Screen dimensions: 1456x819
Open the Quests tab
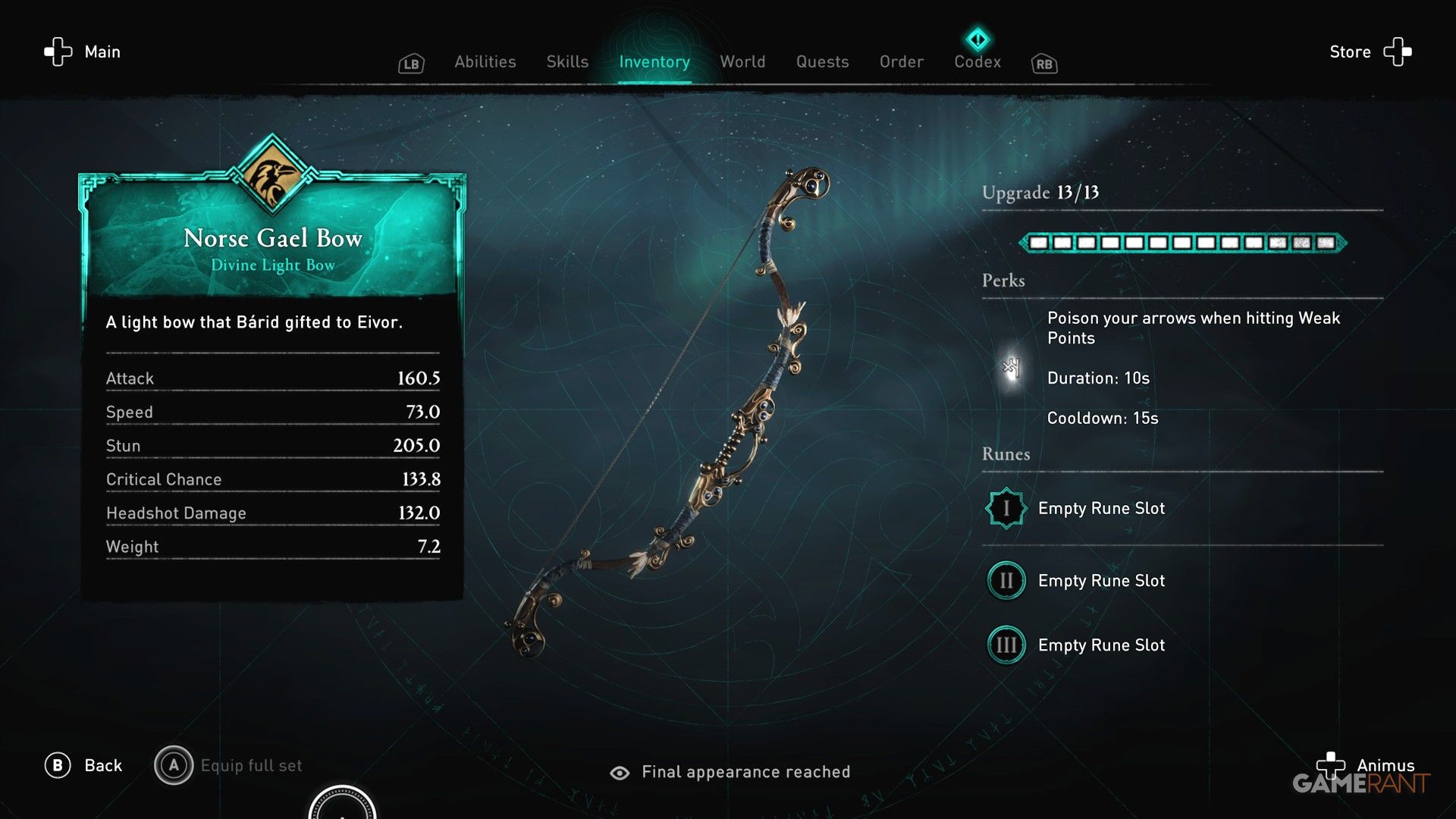(823, 61)
